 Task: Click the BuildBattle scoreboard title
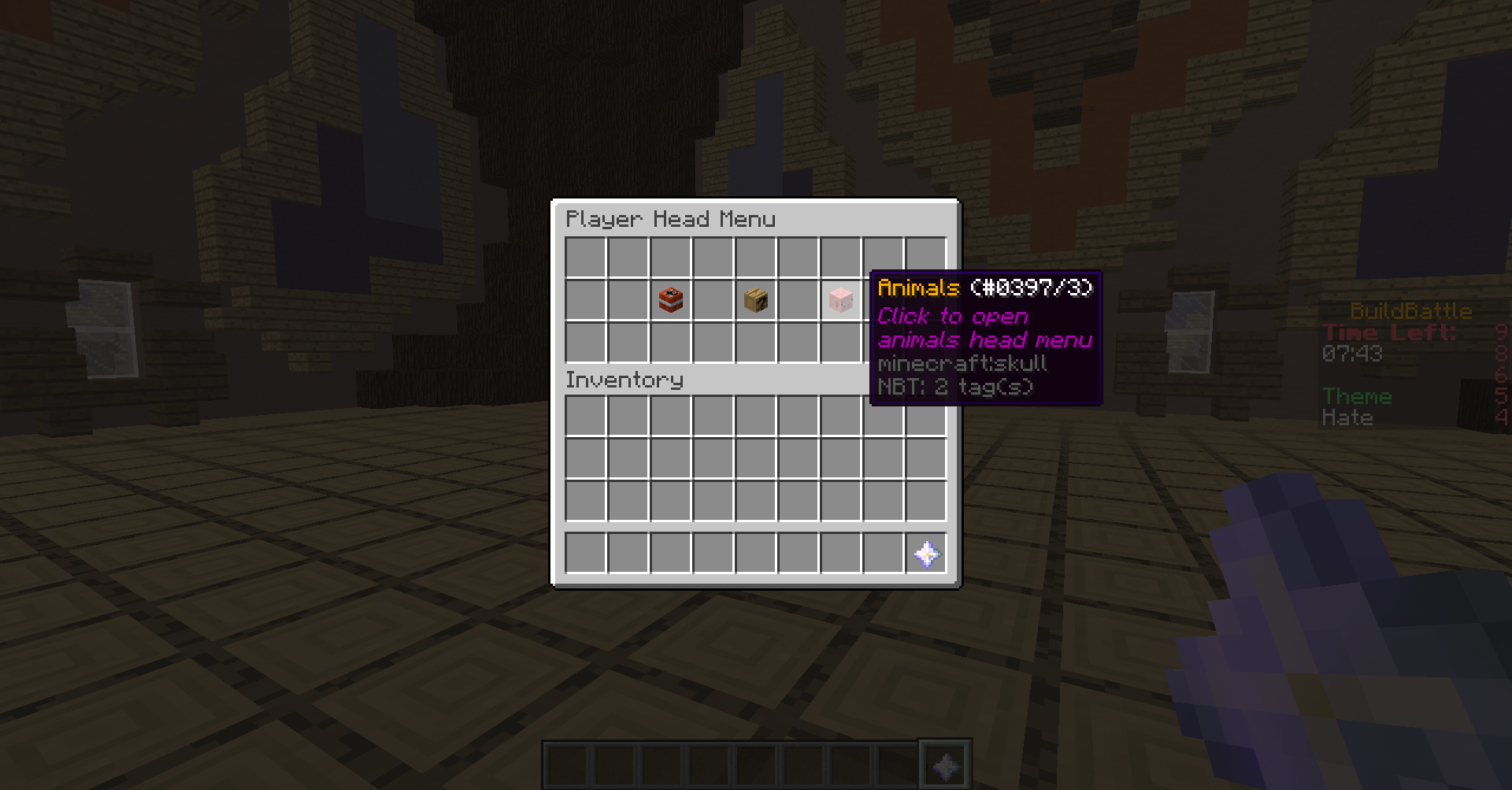click(x=1410, y=310)
